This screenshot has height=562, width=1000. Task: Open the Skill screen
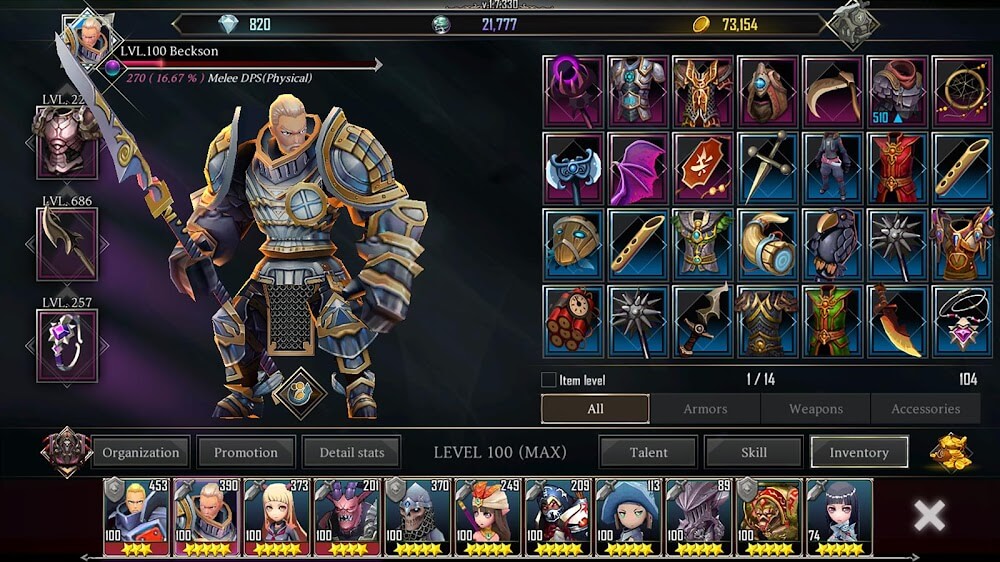pyautogui.click(x=754, y=452)
